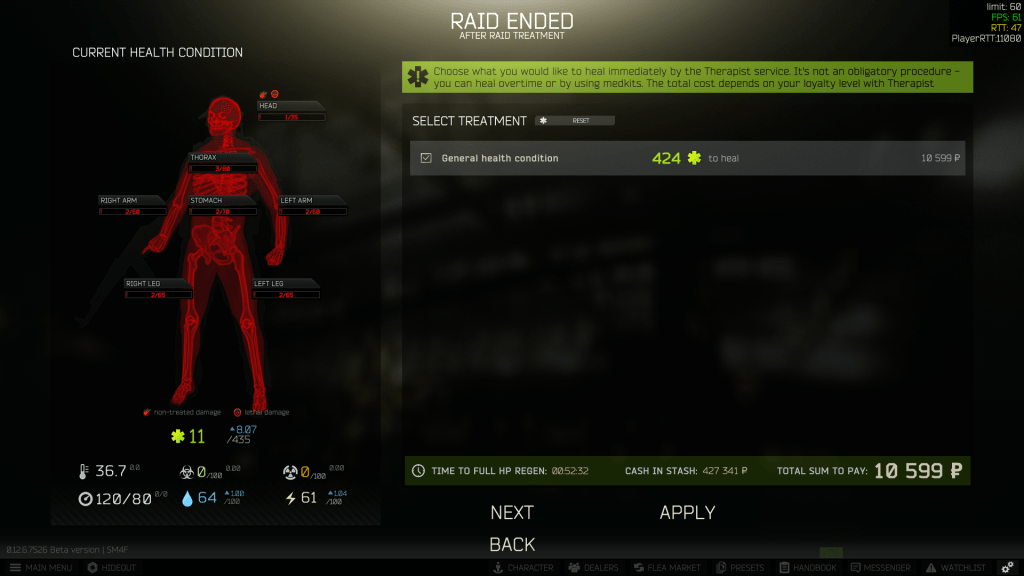Screen dimensions: 1024x576
Task: Open the Dealers screen
Action: pyautogui.click(x=593, y=568)
